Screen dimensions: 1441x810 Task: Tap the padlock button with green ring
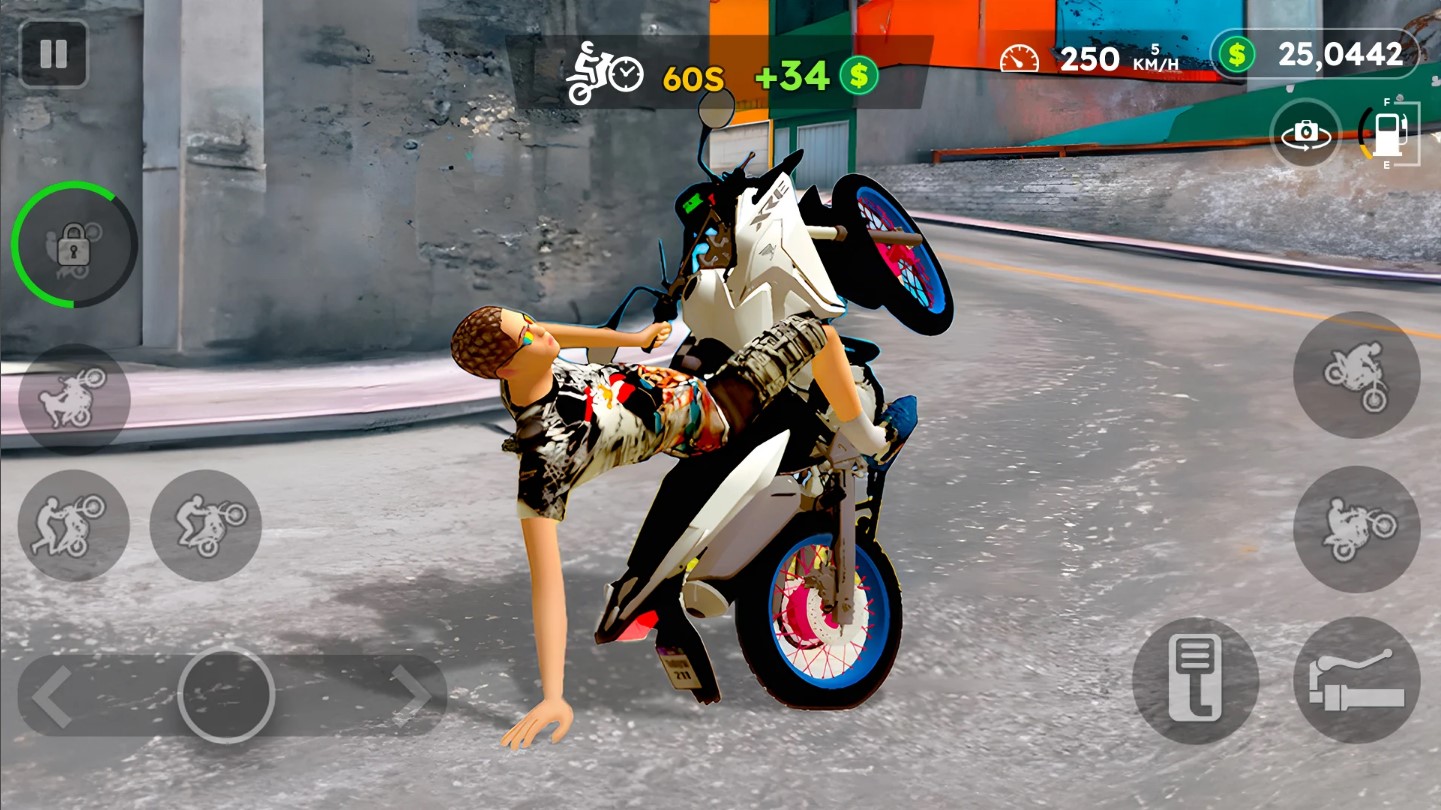tap(74, 244)
